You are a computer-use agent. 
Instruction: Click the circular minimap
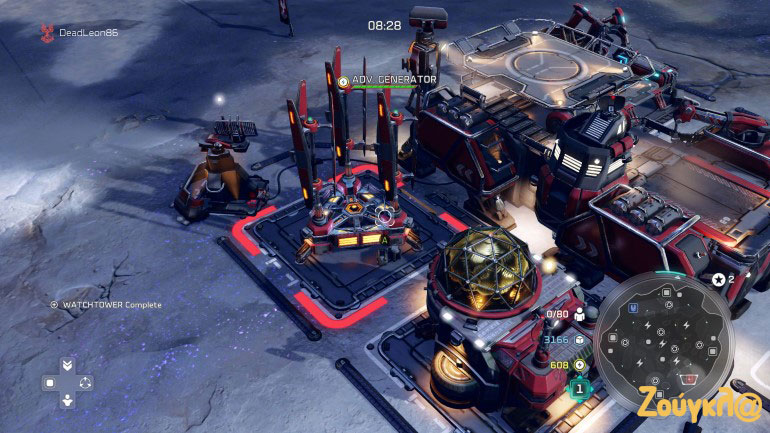coord(662,337)
